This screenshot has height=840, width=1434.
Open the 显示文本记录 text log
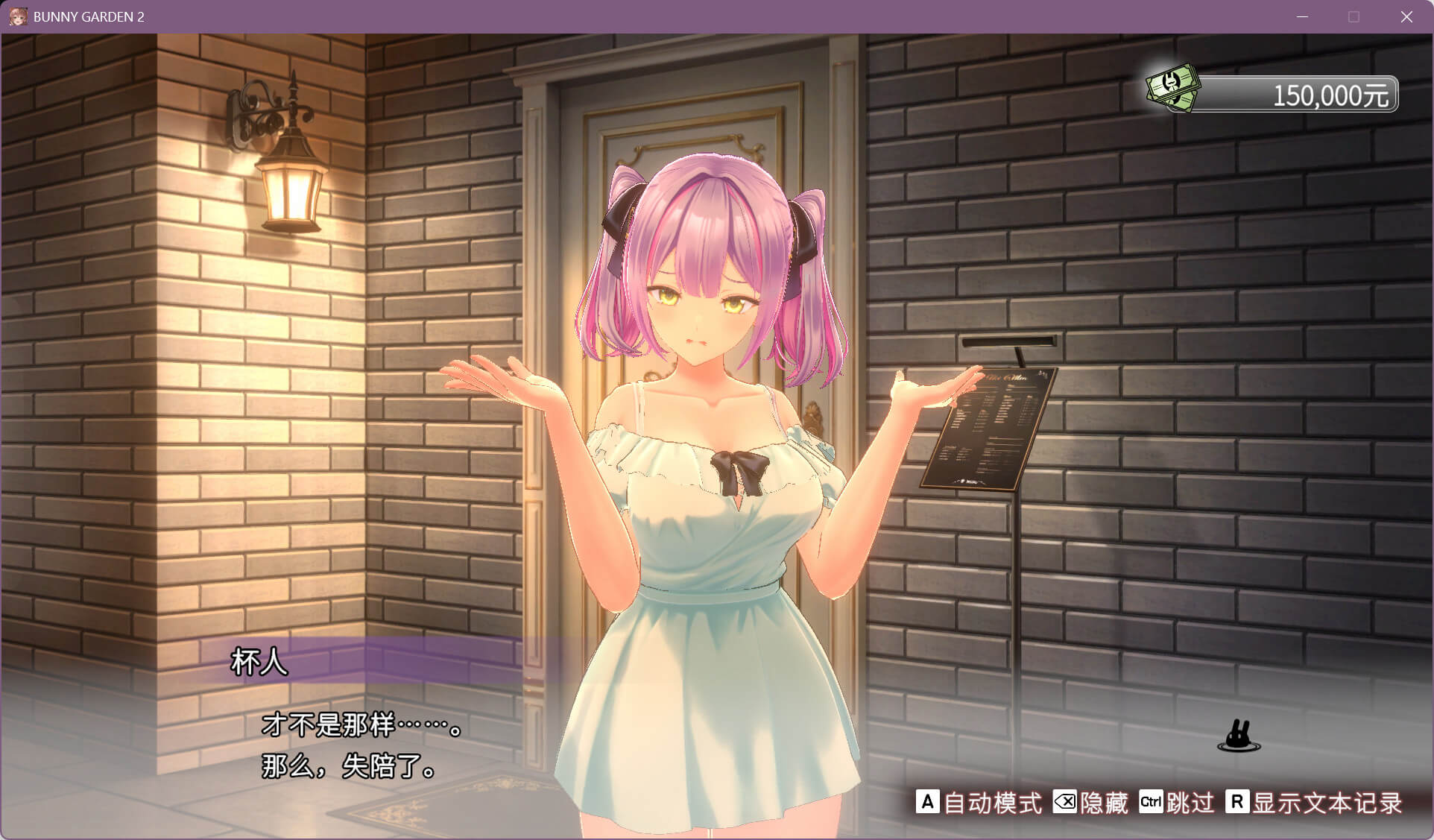pos(1314,803)
